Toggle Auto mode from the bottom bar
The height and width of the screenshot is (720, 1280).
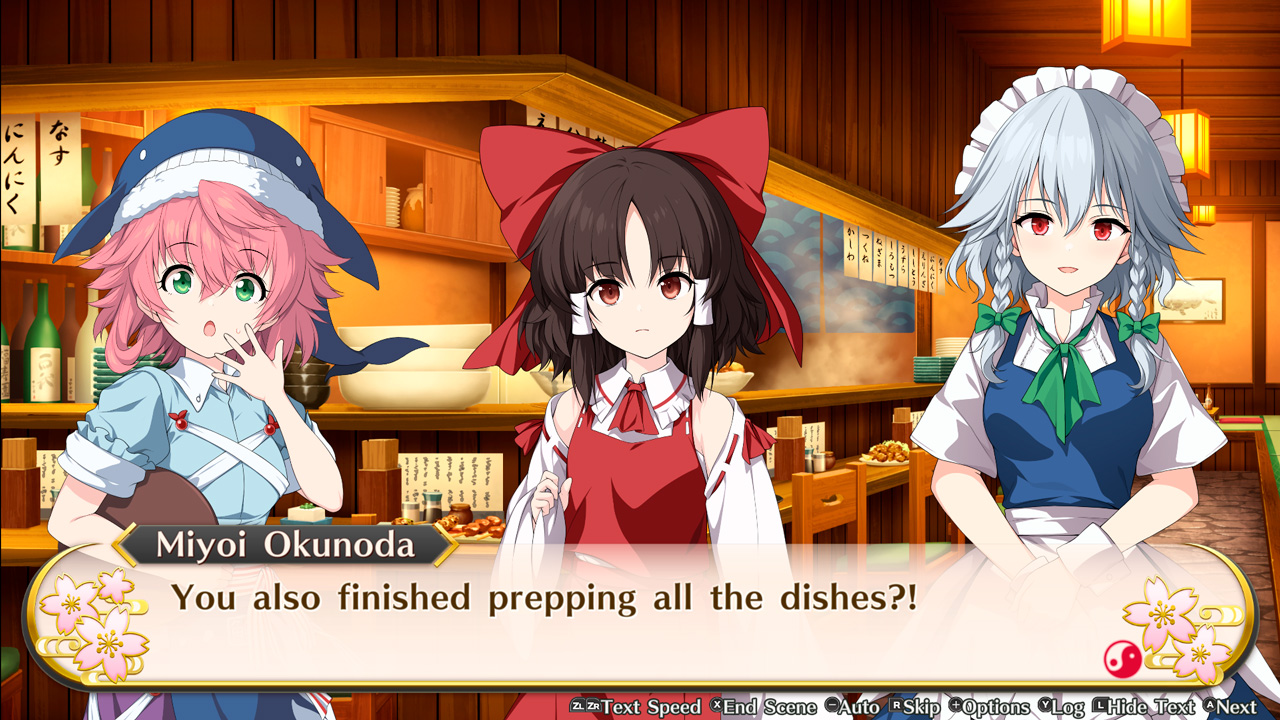tap(853, 707)
